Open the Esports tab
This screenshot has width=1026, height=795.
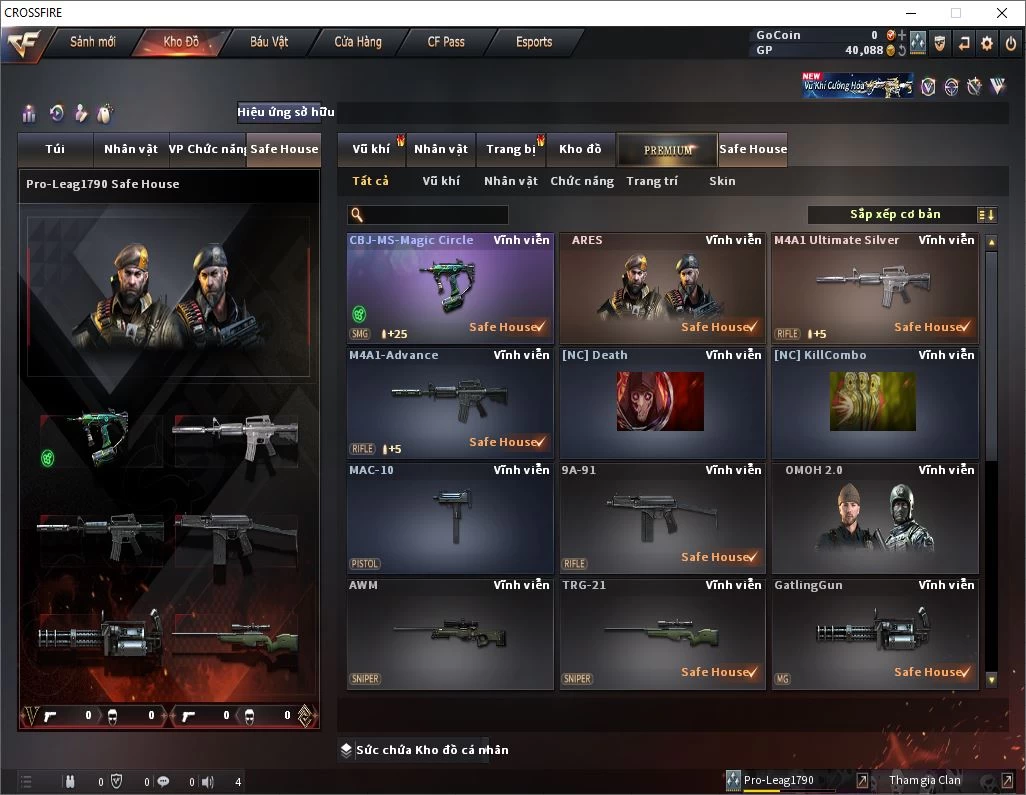tap(534, 42)
